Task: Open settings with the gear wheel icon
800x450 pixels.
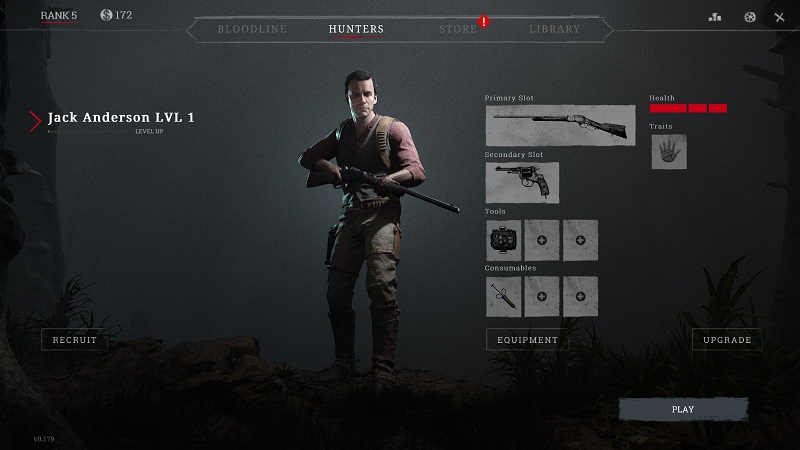Action: pyautogui.click(x=750, y=17)
